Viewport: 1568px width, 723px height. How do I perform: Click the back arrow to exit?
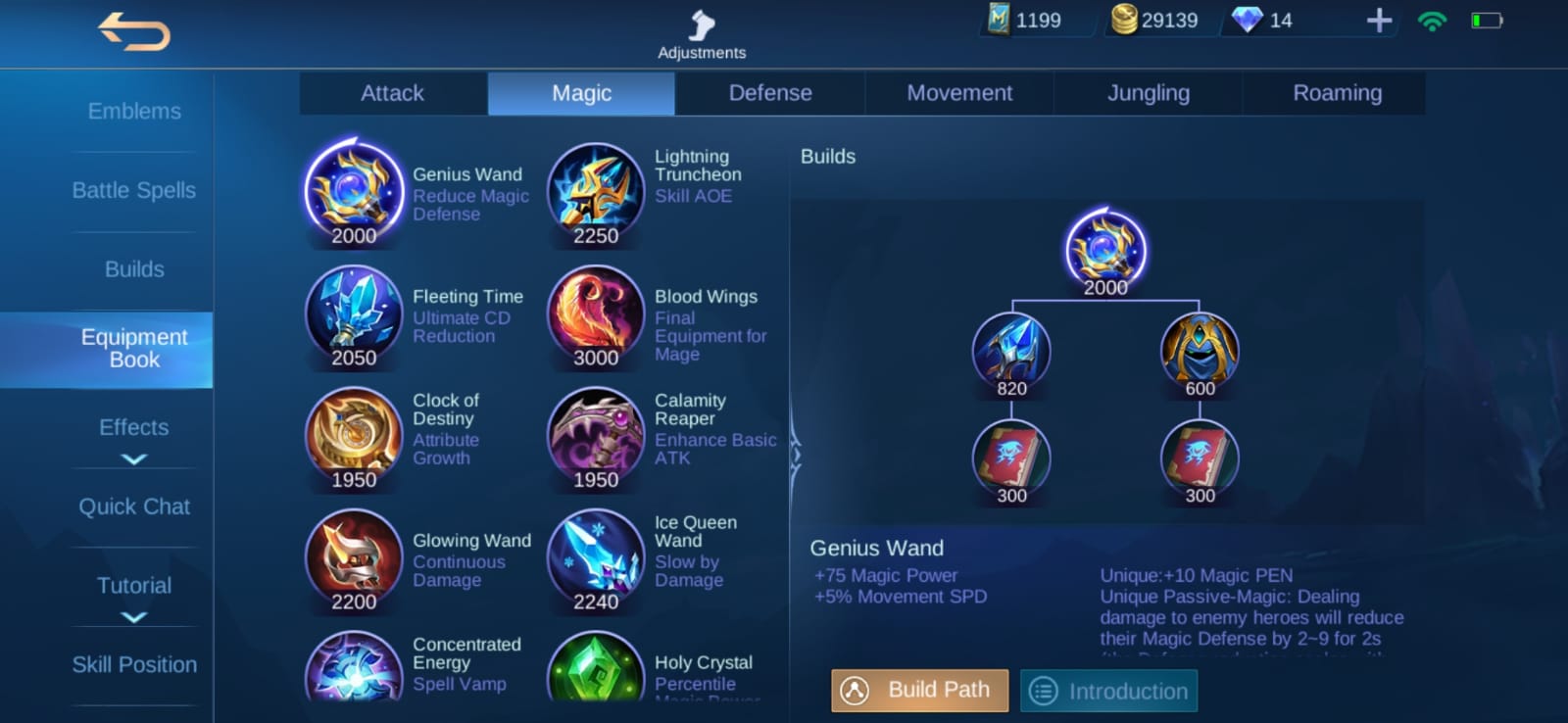(134, 32)
